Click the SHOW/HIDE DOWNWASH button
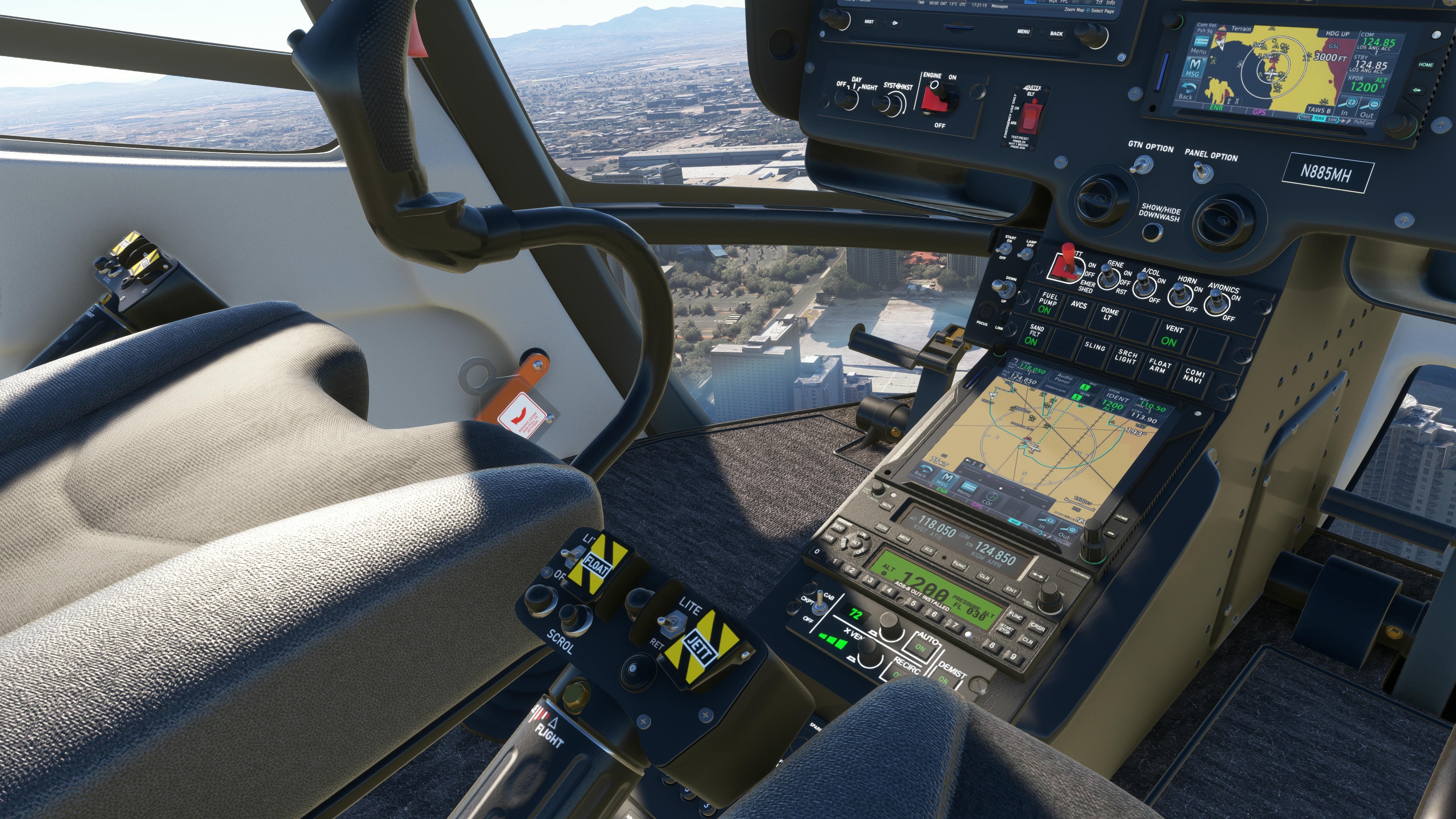Screen dimensions: 1456x819 tap(1152, 231)
